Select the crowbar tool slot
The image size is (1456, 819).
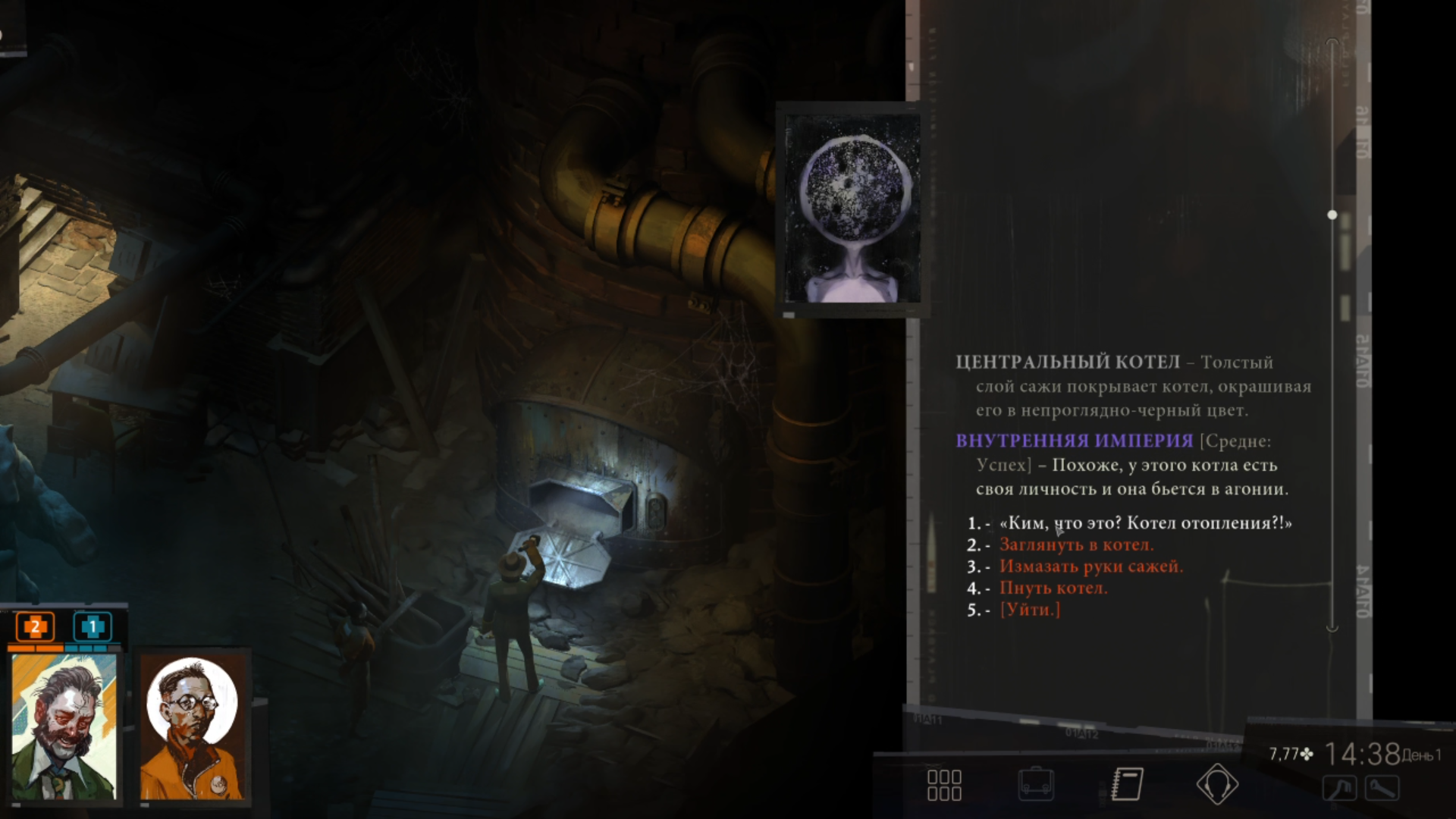coord(1340,789)
